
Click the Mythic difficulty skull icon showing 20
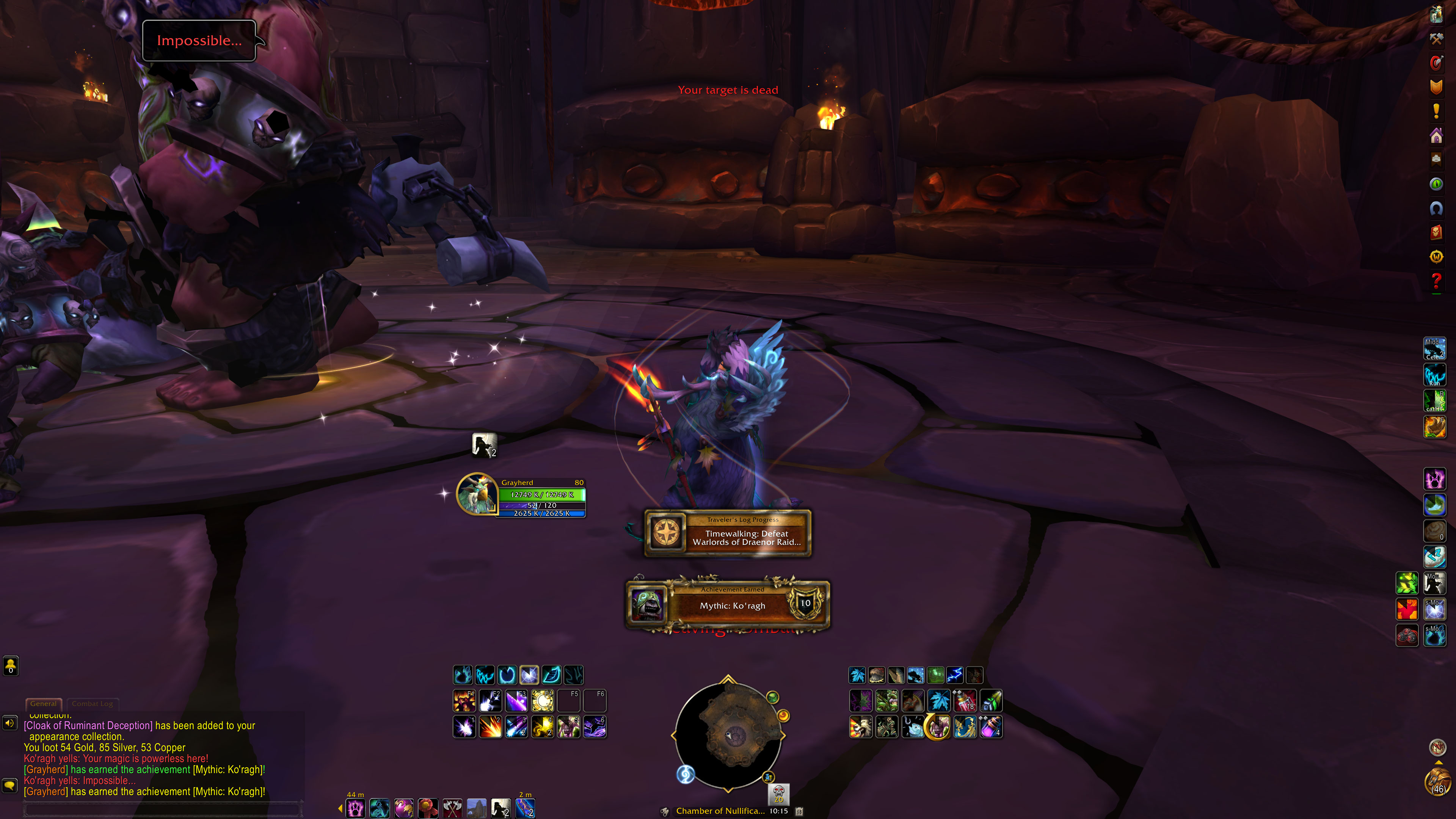point(778,793)
